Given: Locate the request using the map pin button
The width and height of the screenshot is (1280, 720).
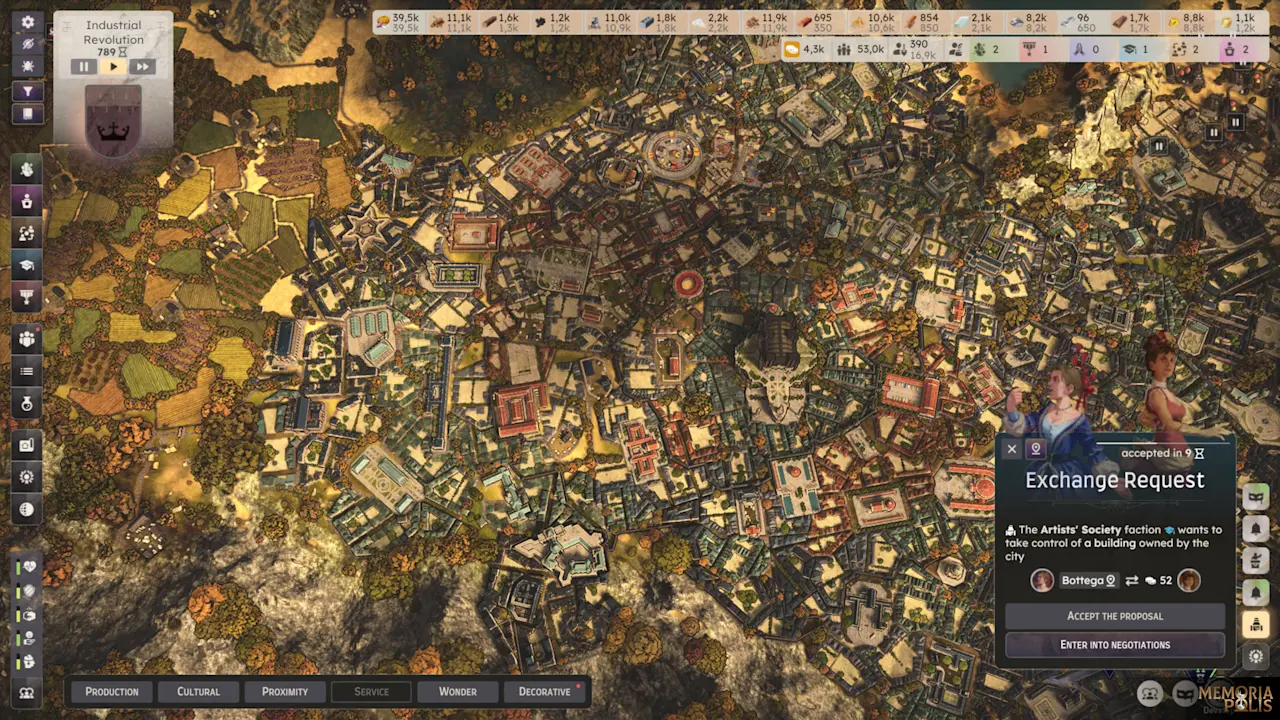Looking at the screenshot, I should [x=1036, y=450].
